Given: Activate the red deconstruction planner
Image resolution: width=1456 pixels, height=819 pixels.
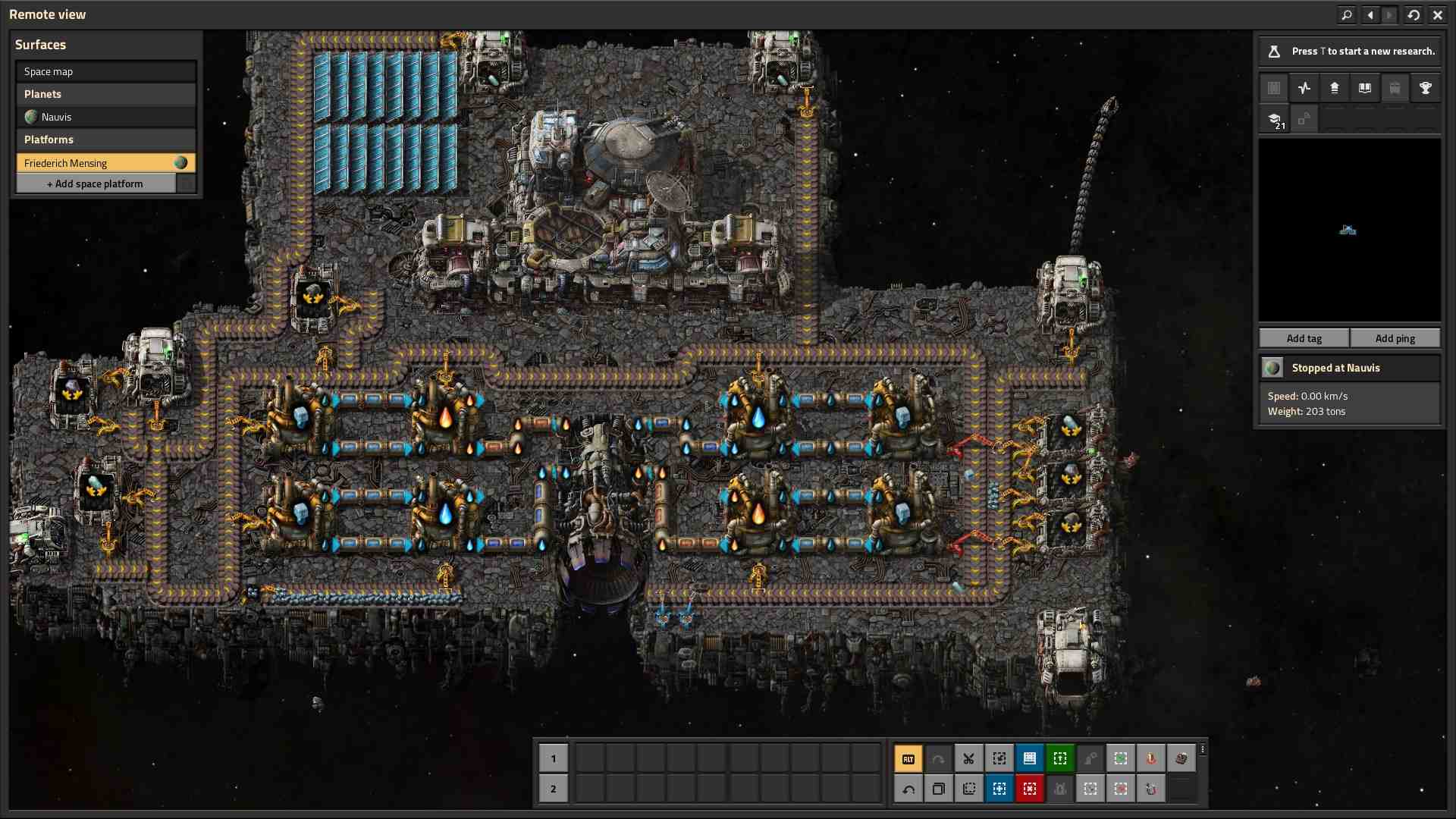Looking at the screenshot, I should point(1030,789).
